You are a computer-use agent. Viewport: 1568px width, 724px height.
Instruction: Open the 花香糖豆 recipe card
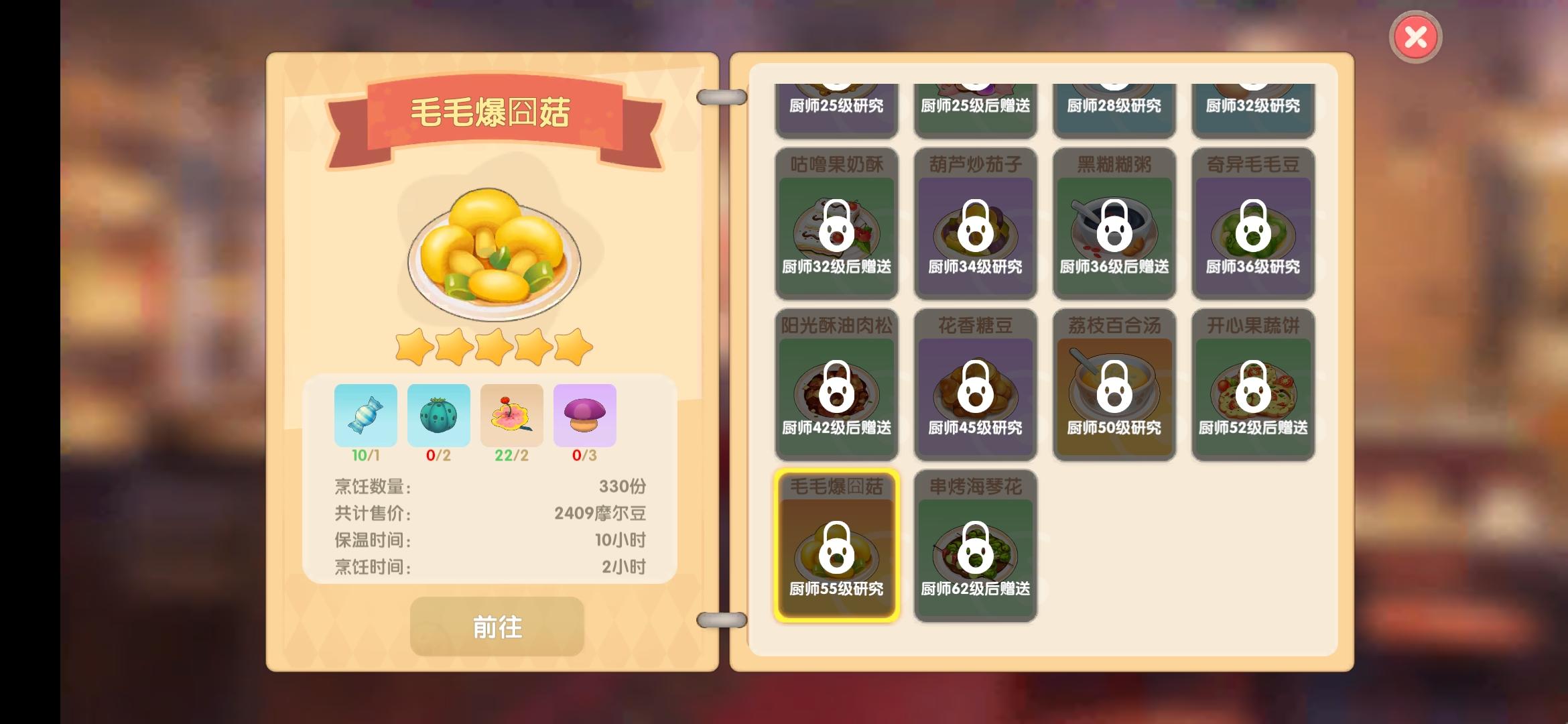click(975, 385)
